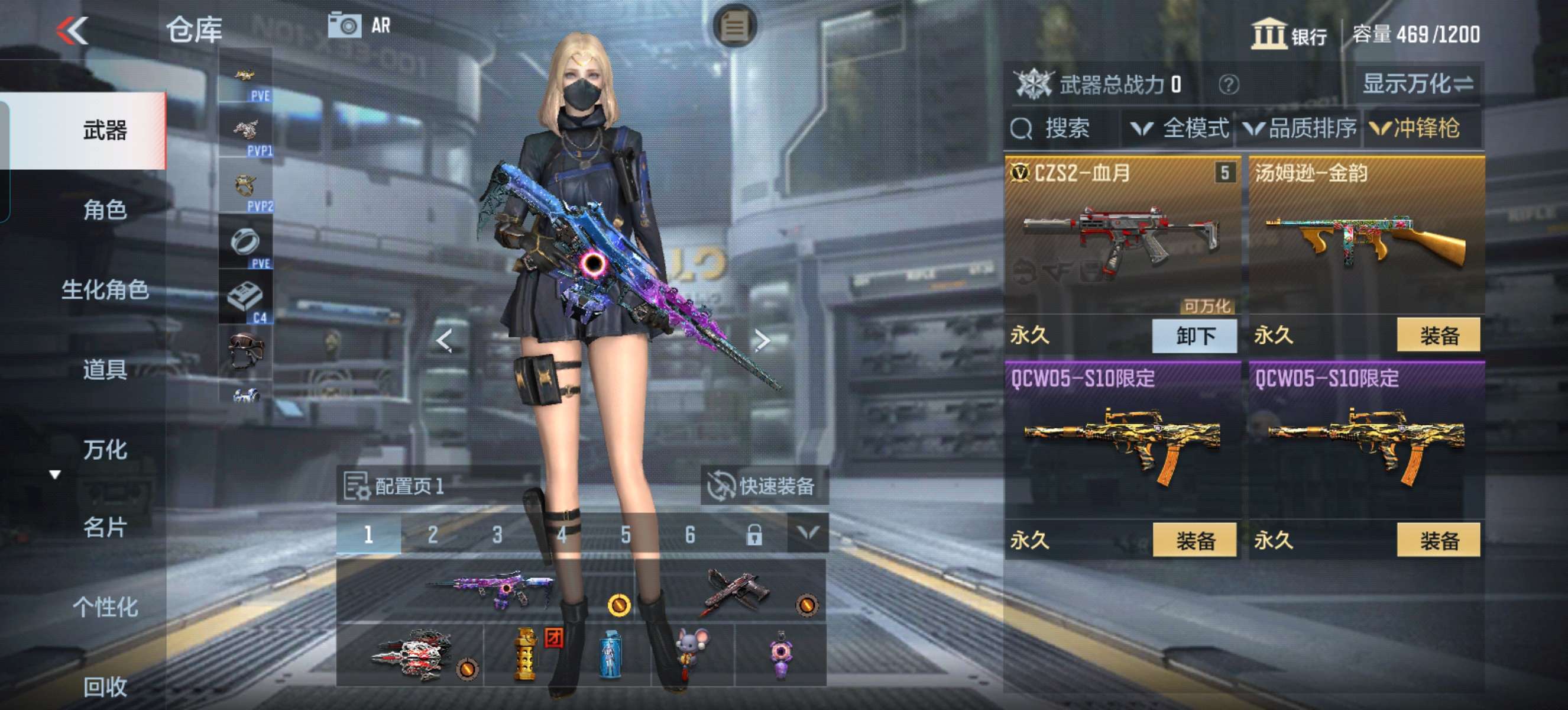Rotate character with the right arrow
Image resolution: width=1568 pixels, height=710 pixels.
coord(761,340)
